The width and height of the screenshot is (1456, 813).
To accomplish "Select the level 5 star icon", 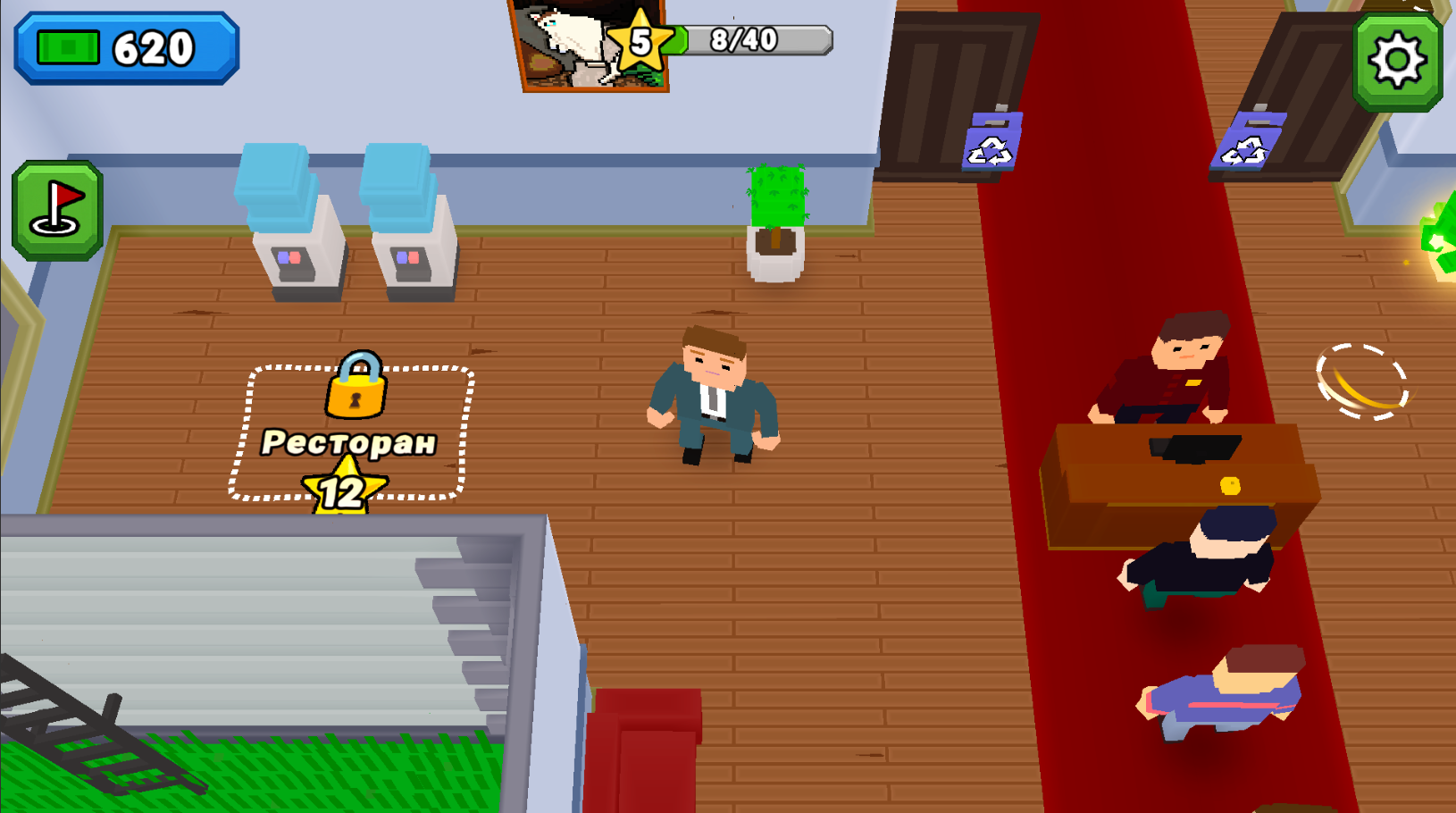I will pyautogui.click(x=640, y=39).
